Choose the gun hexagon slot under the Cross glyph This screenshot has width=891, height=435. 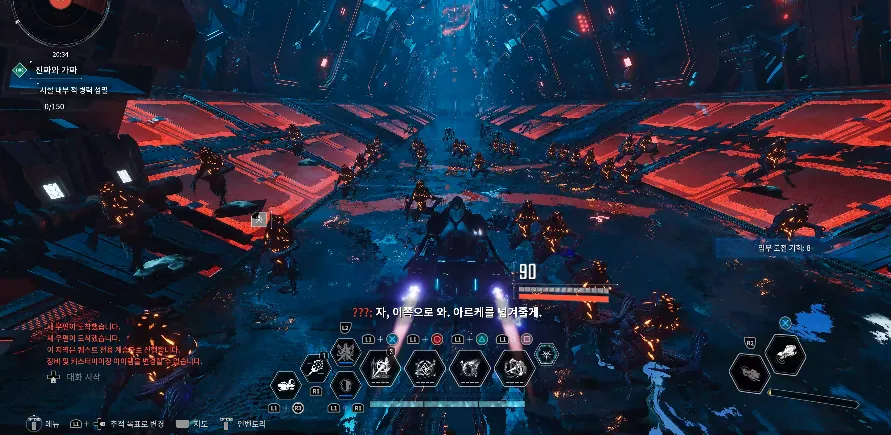(786, 353)
